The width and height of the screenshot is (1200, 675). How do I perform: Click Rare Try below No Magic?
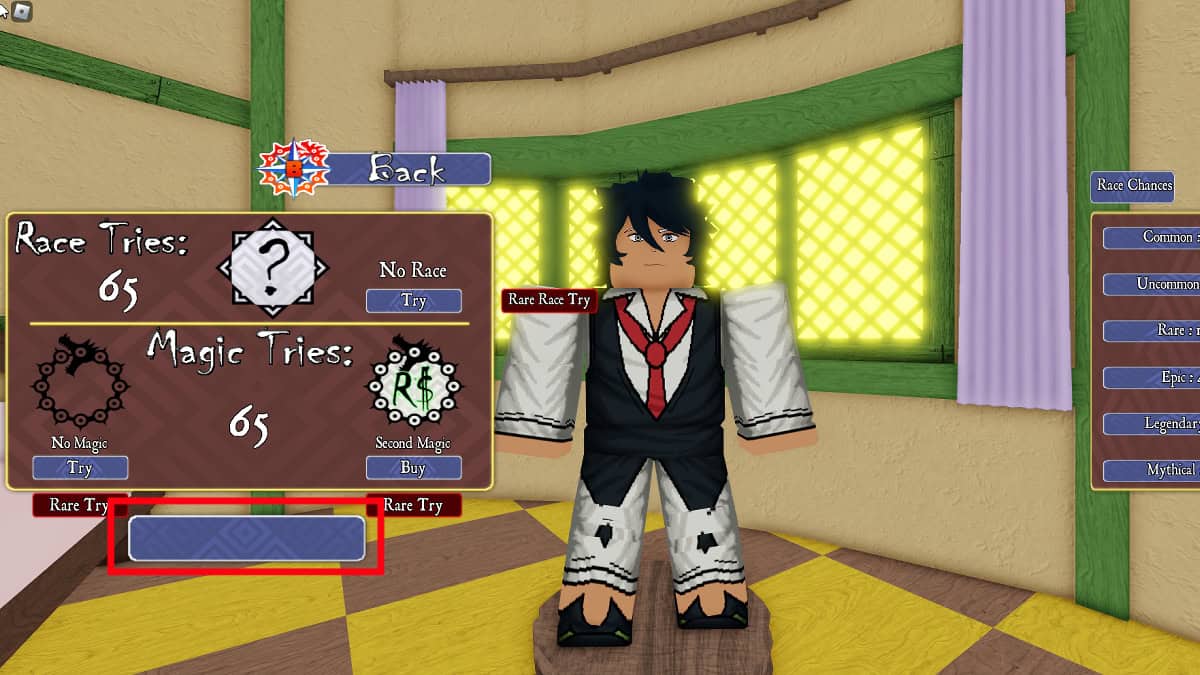point(72,505)
